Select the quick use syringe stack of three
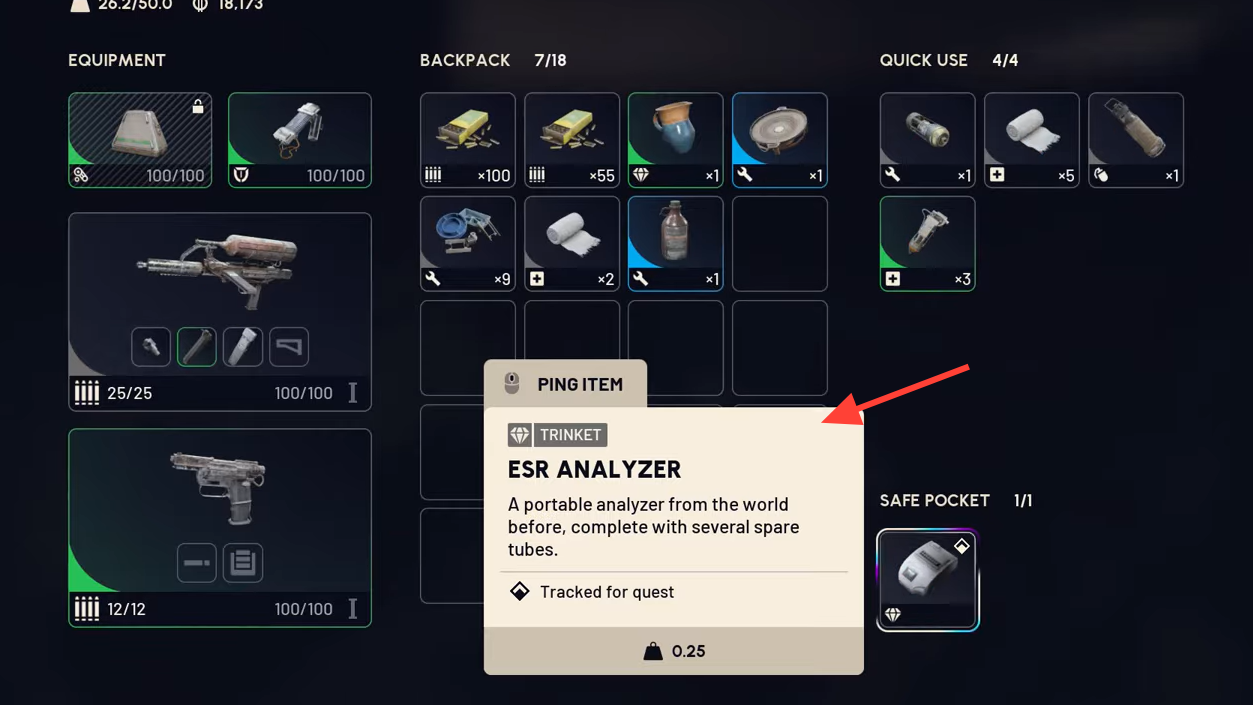This screenshot has height=705, width=1253. 927,243
